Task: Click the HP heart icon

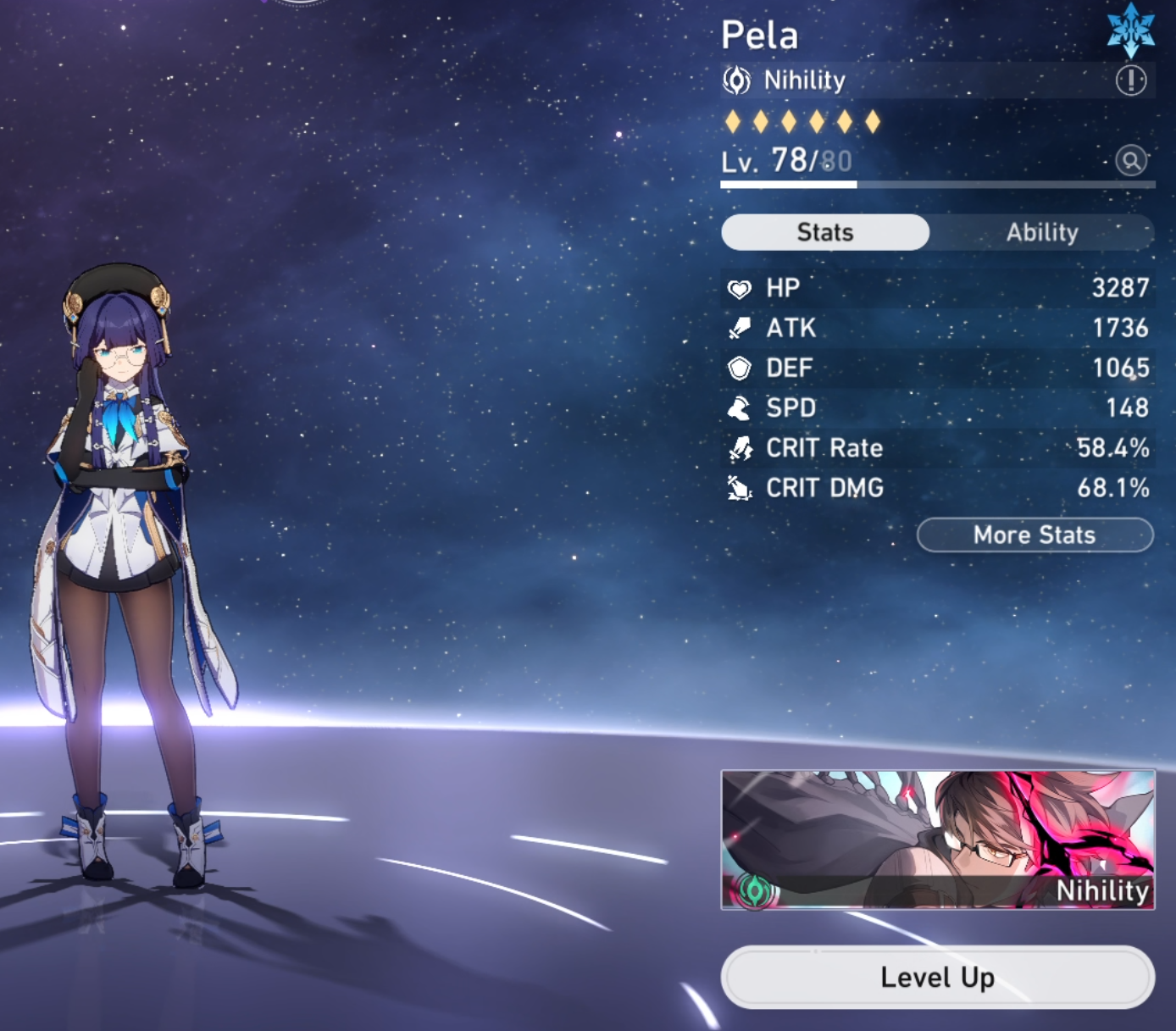Action: [x=739, y=288]
